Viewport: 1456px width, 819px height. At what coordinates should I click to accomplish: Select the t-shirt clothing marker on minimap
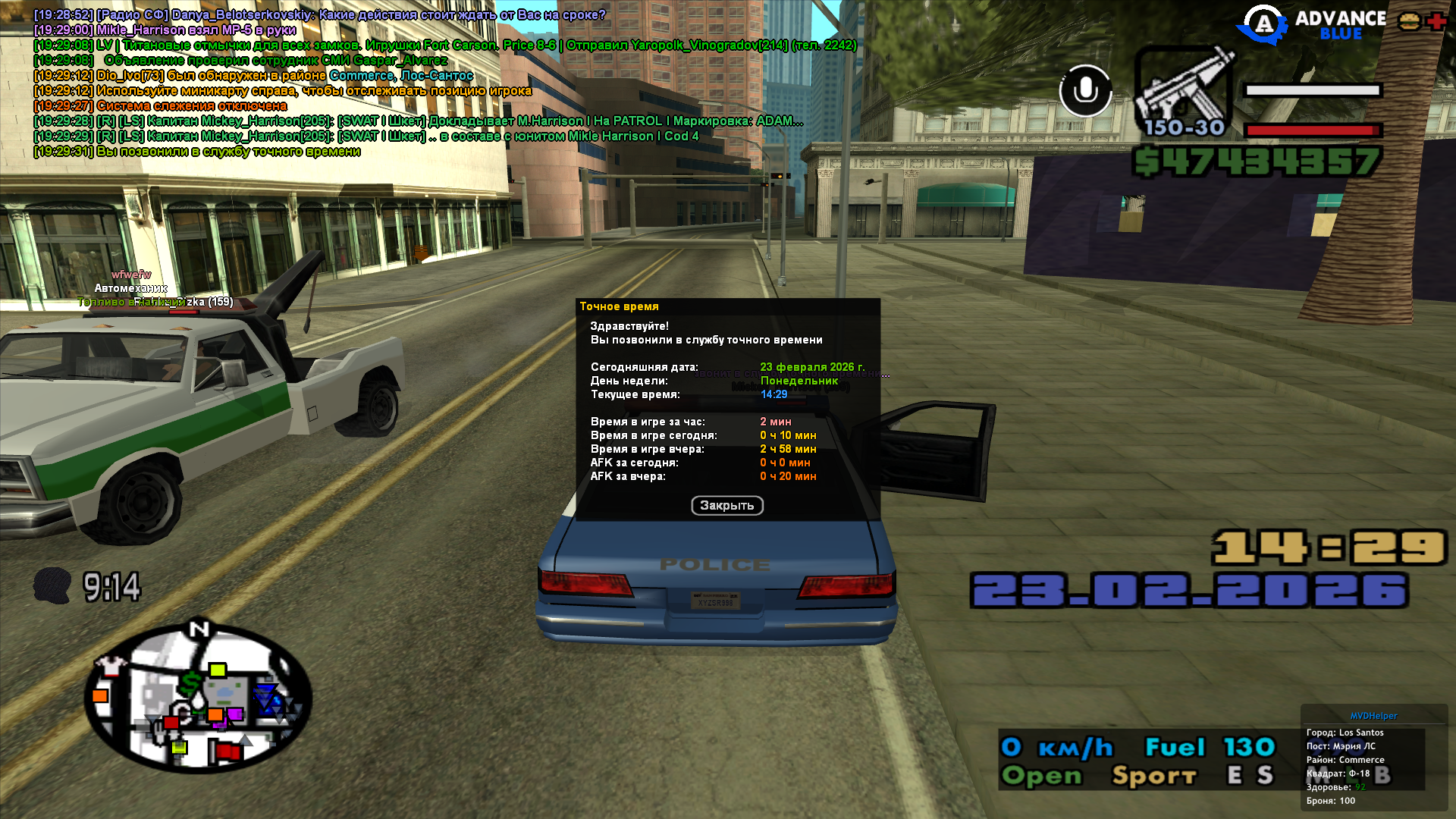(112, 667)
